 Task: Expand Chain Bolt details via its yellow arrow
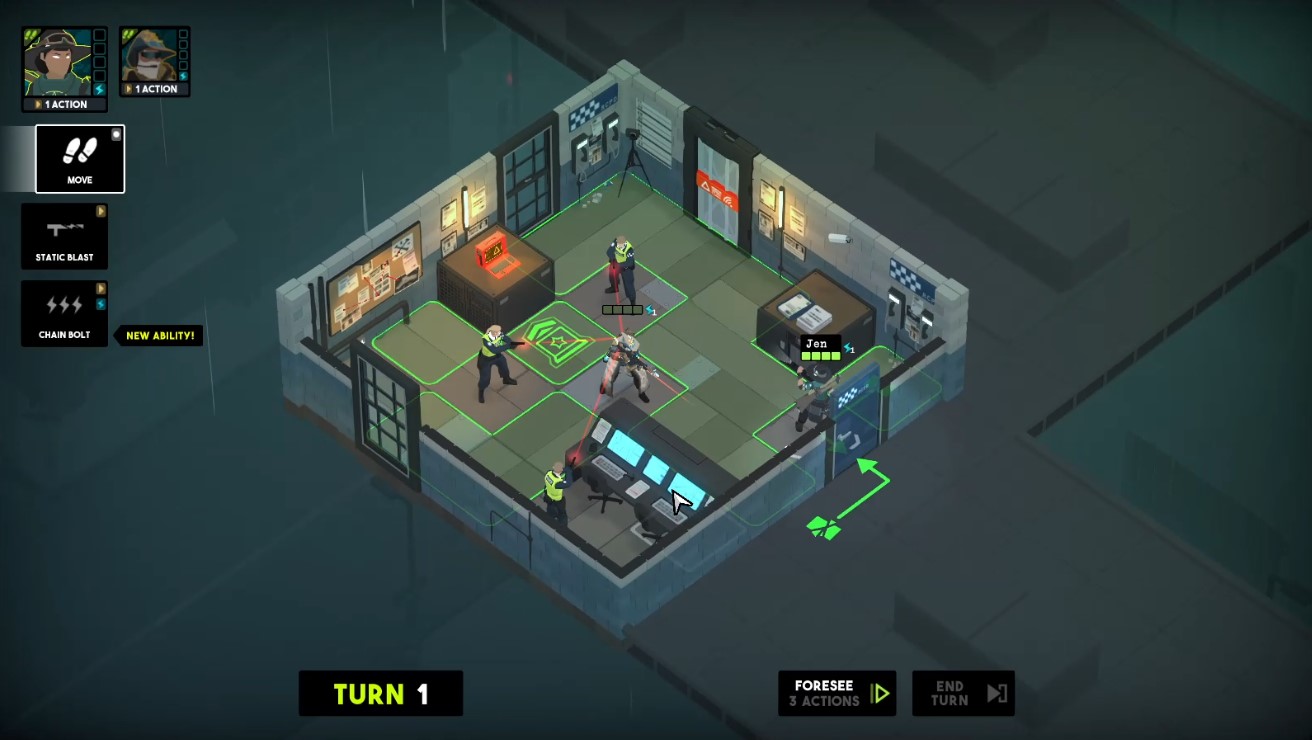[99, 286]
